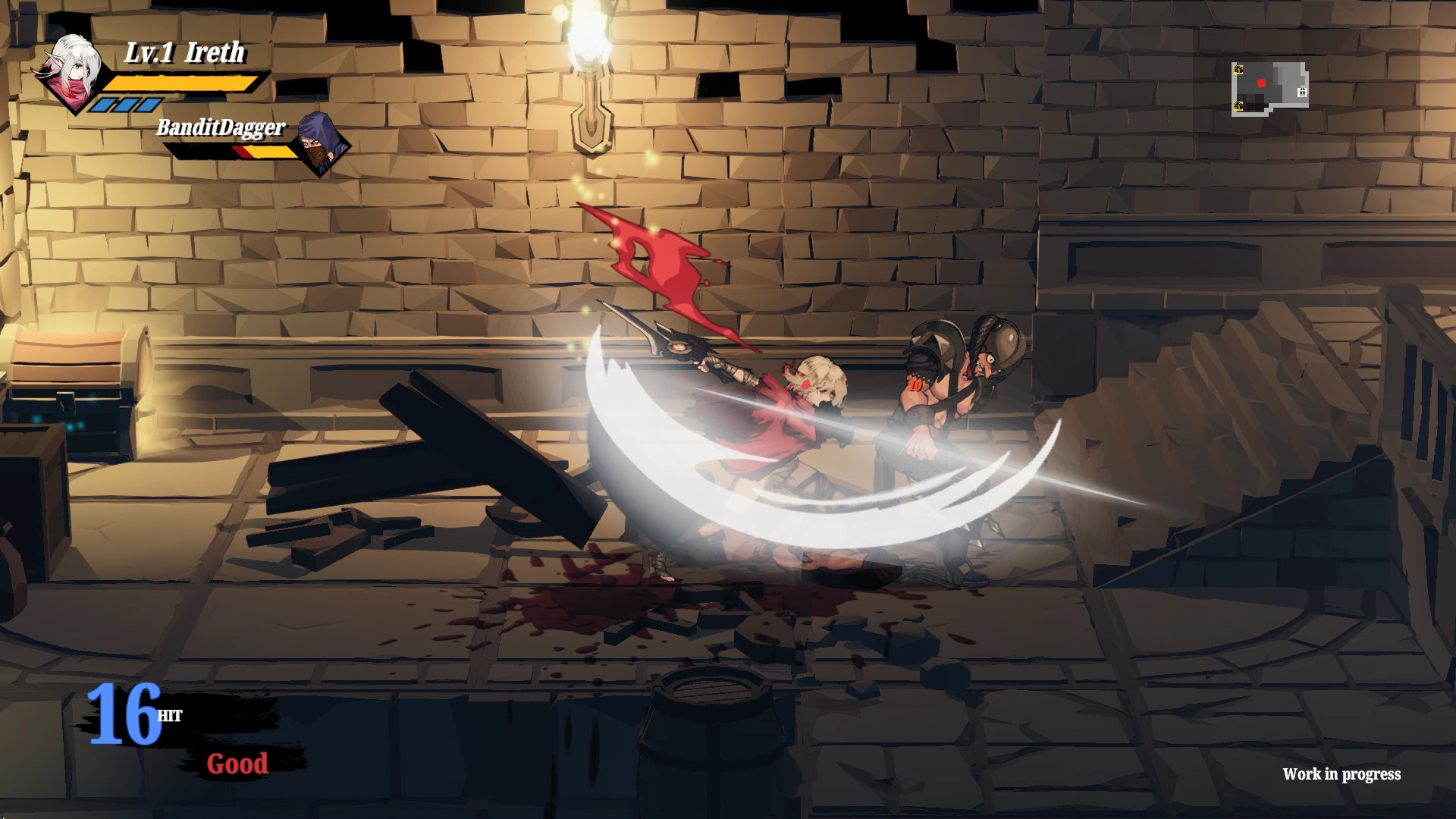Click the BanditDagger name label
The height and width of the screenshot is (819, 1456).
(x=221, y=129)
